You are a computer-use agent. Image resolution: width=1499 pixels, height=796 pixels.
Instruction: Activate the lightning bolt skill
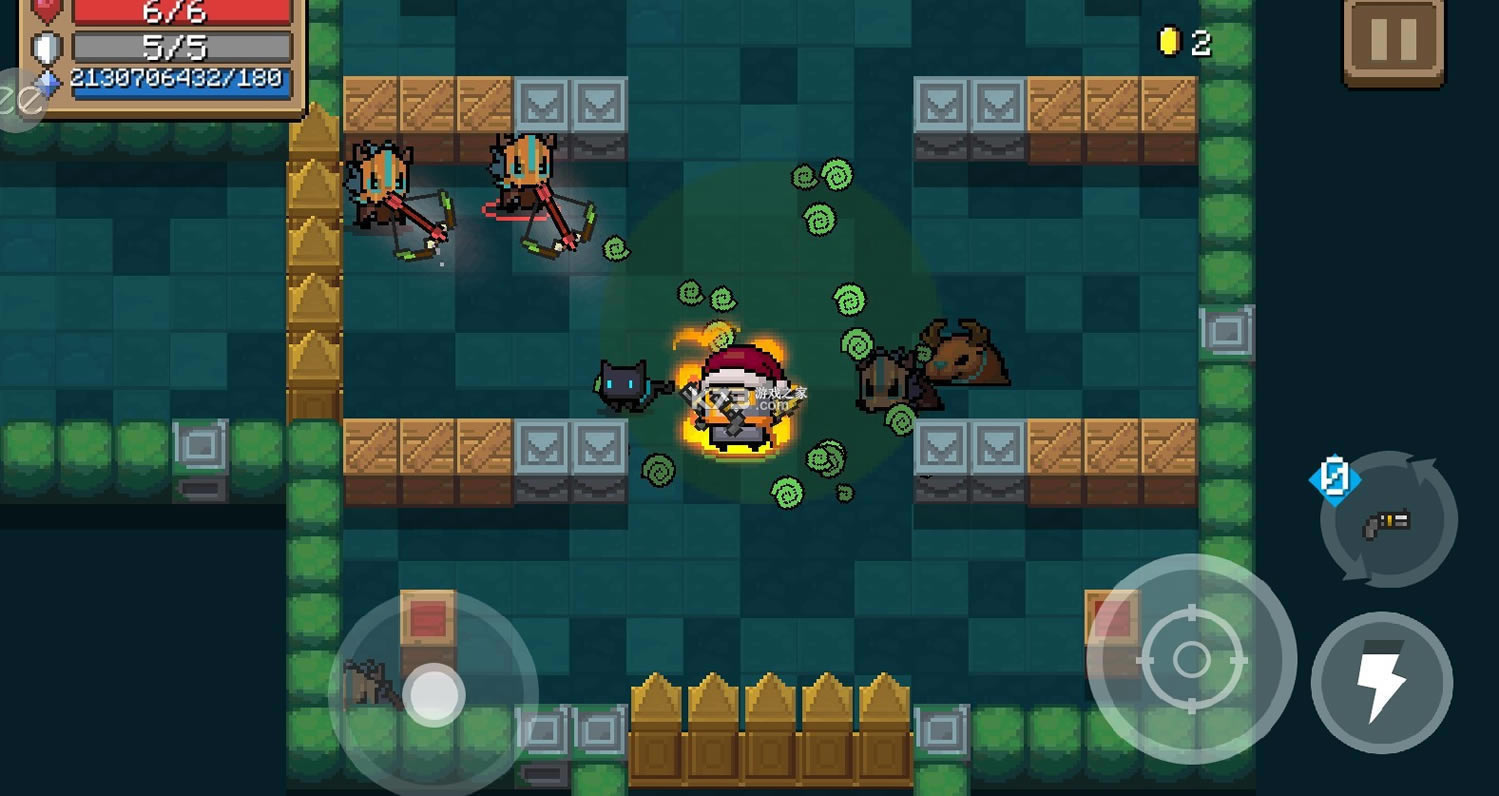click(1381, 683)
